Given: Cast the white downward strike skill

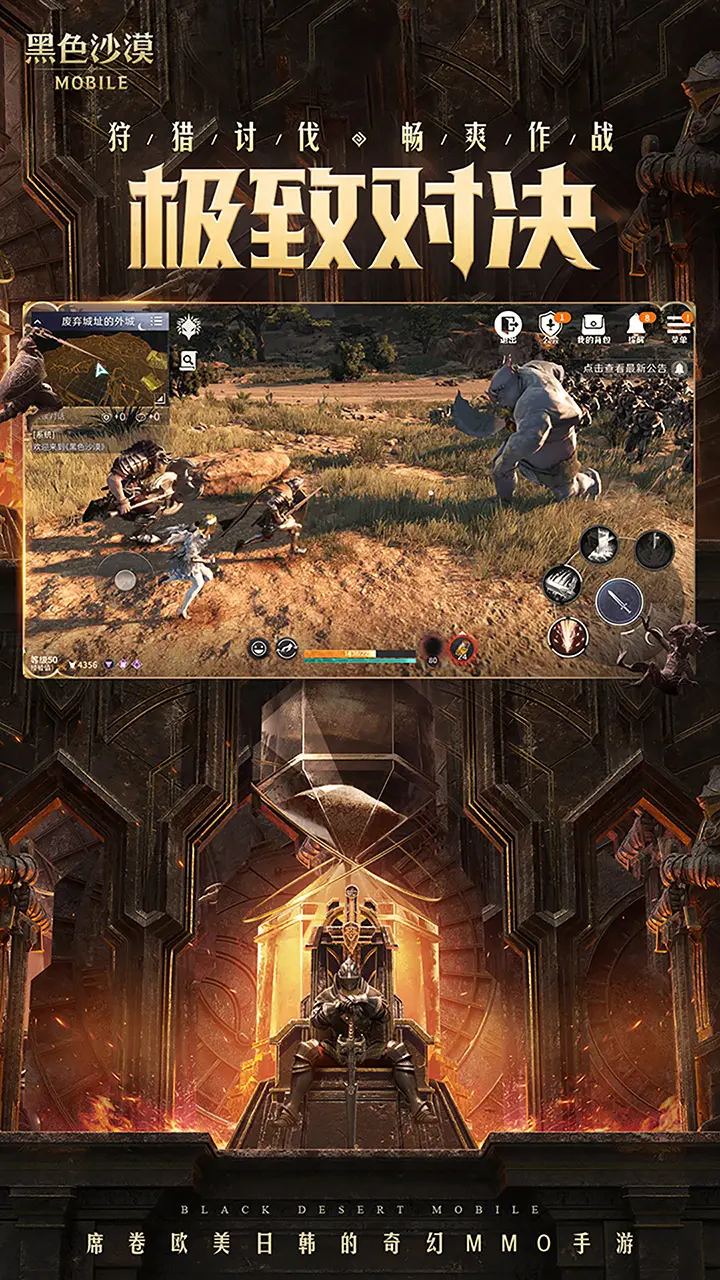Looking at the screenshot, I should pos(598,546).
